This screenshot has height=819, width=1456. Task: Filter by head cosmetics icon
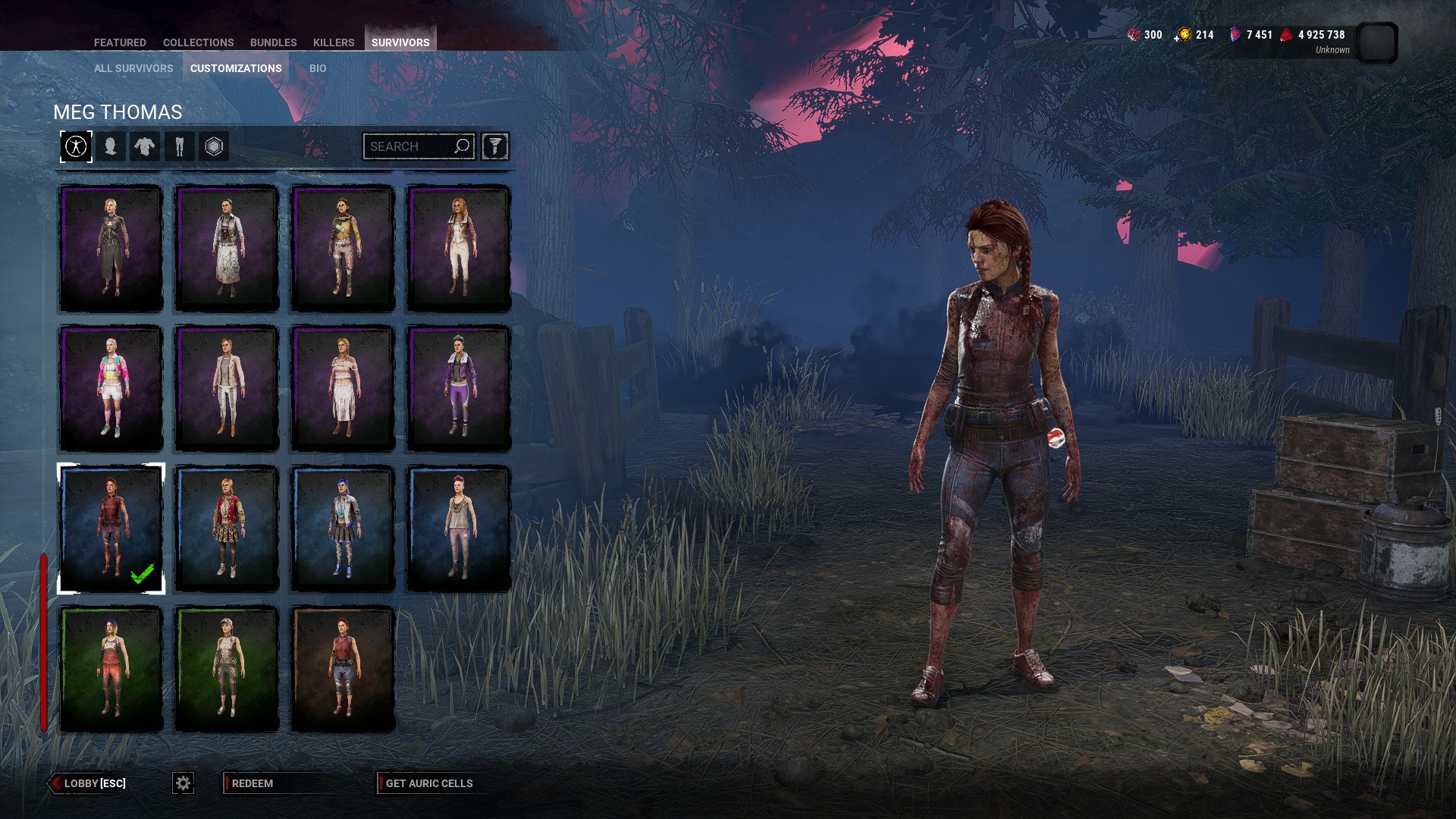pyautogui.click(x=111, y=146)
